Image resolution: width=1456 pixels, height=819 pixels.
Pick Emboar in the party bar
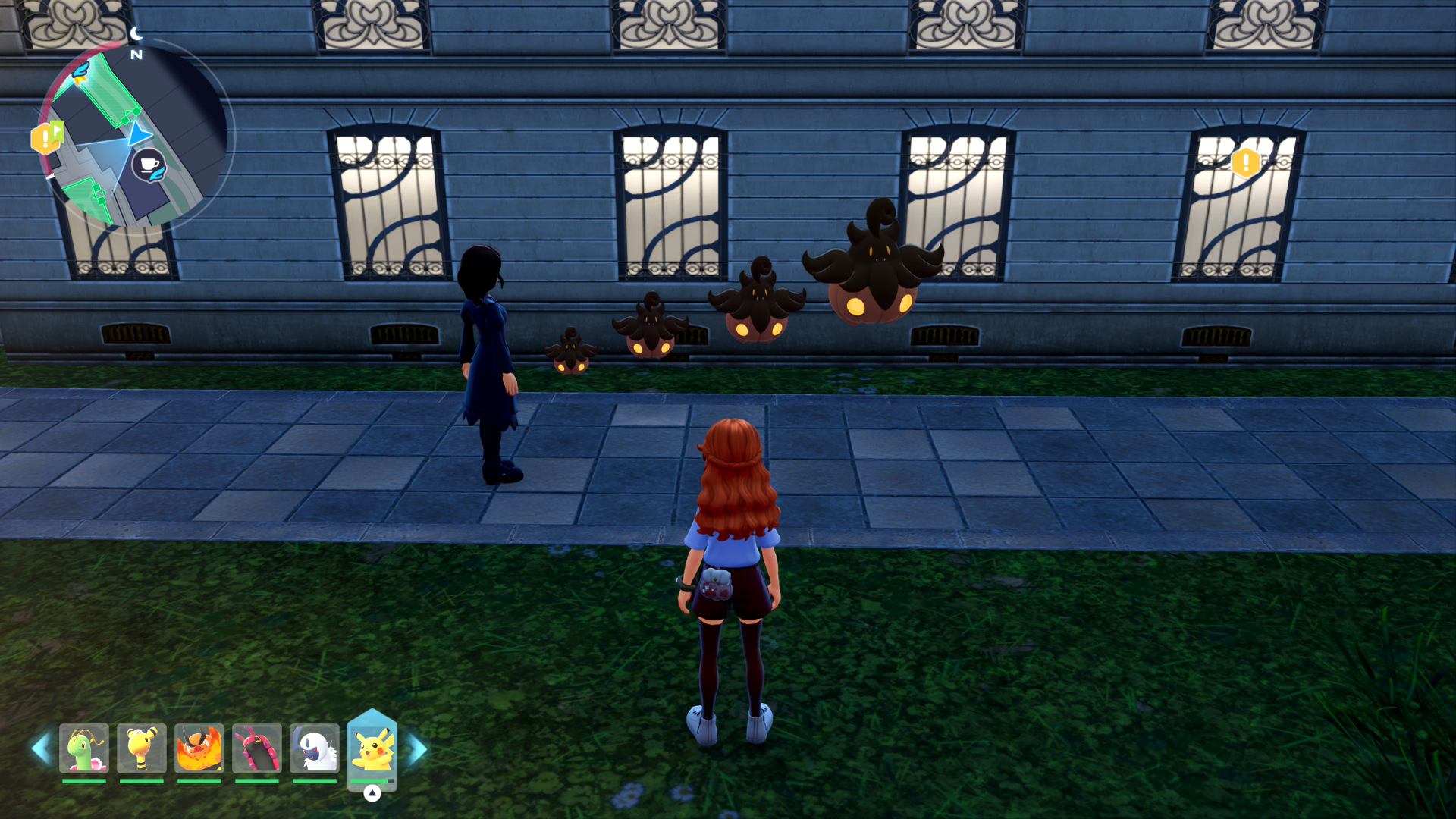click(199, 748)
